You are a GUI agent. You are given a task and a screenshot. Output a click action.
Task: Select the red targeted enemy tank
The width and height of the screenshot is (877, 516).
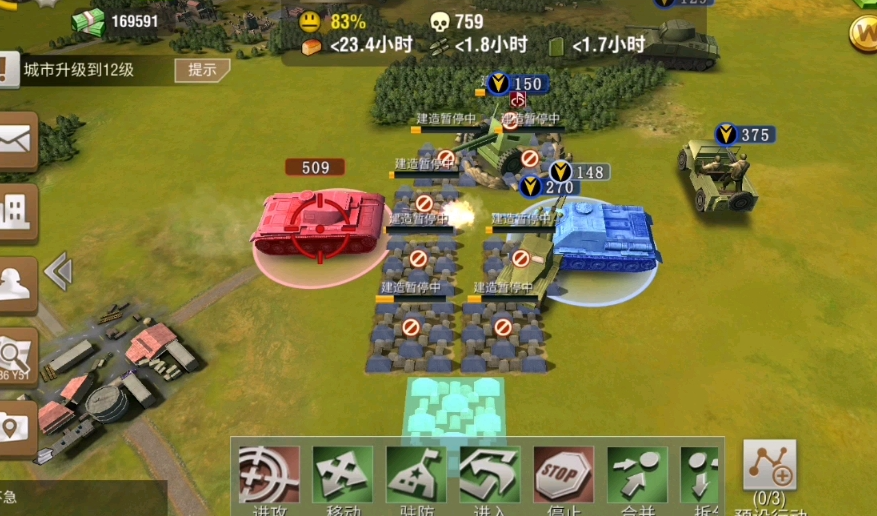(319, 223)
